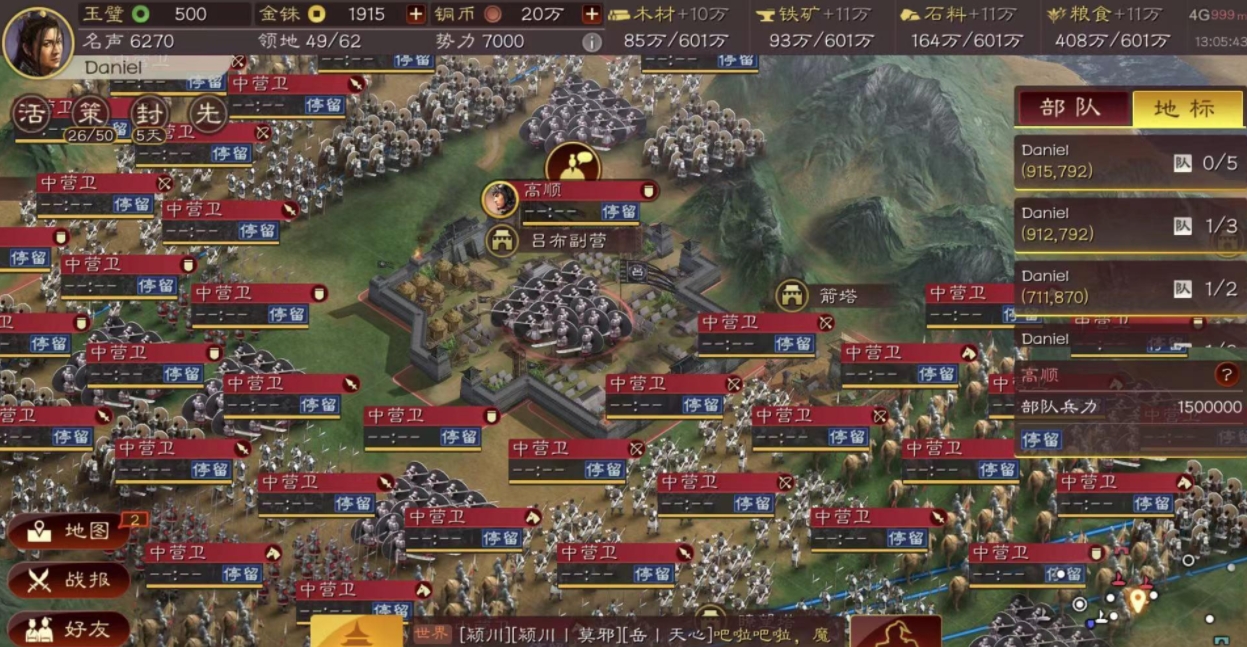The image size is (1247, 647).
Task: Open the 地图 map button
Action: click(70, 531)
